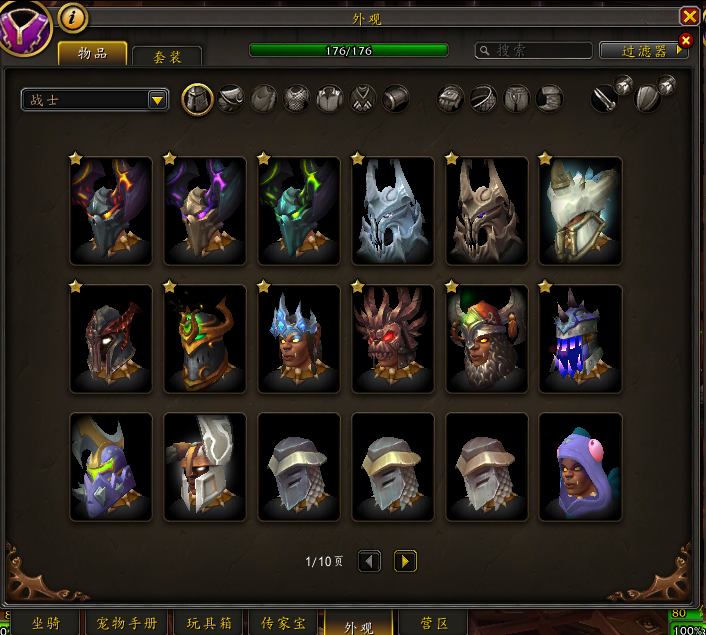Click the 搜索 search box
The width and height of the screenshot is (706, 635).
(x=531, y=50)
